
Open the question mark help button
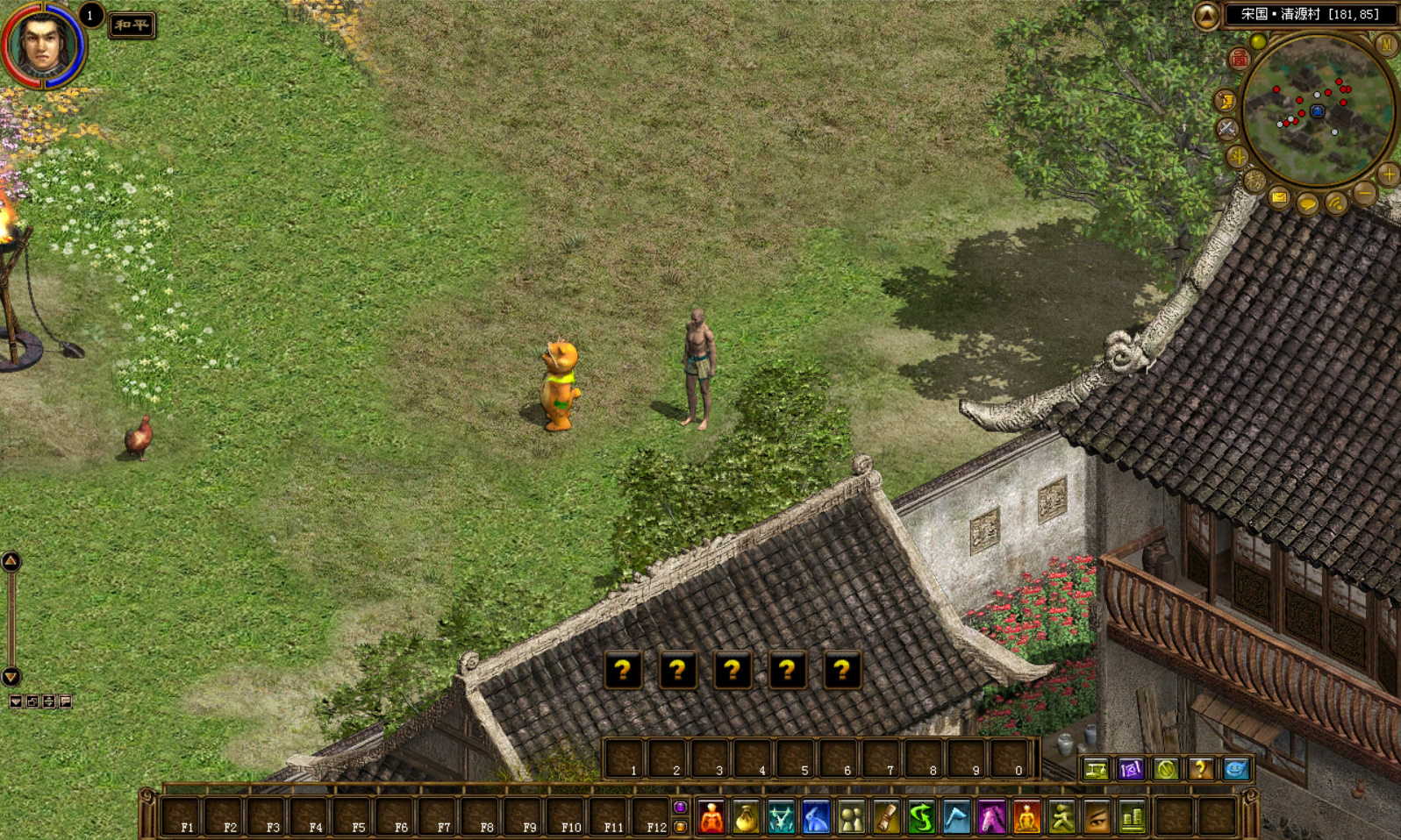(x=1200, y=770)
